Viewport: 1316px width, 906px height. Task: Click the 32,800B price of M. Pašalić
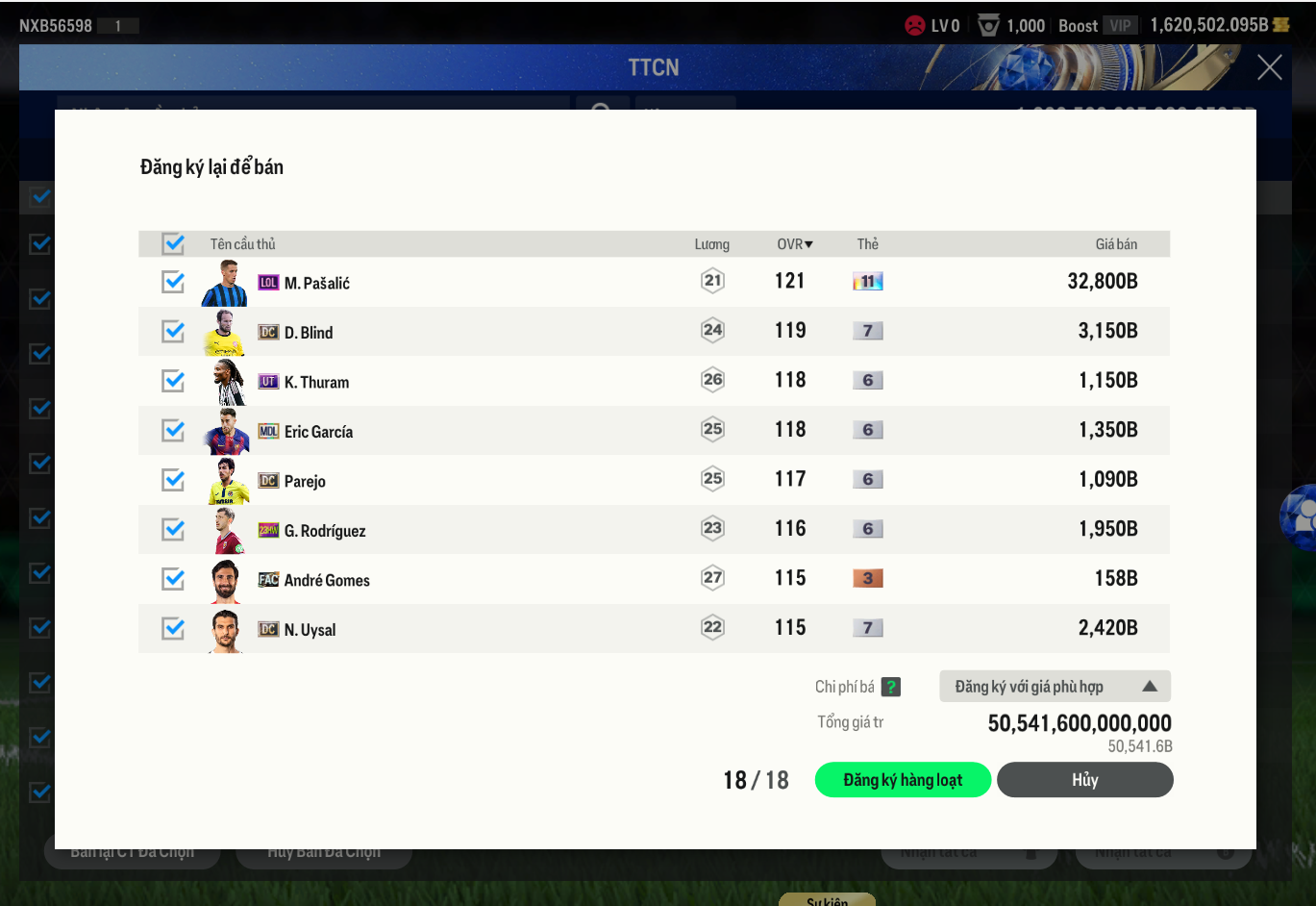coord(1102,282)
